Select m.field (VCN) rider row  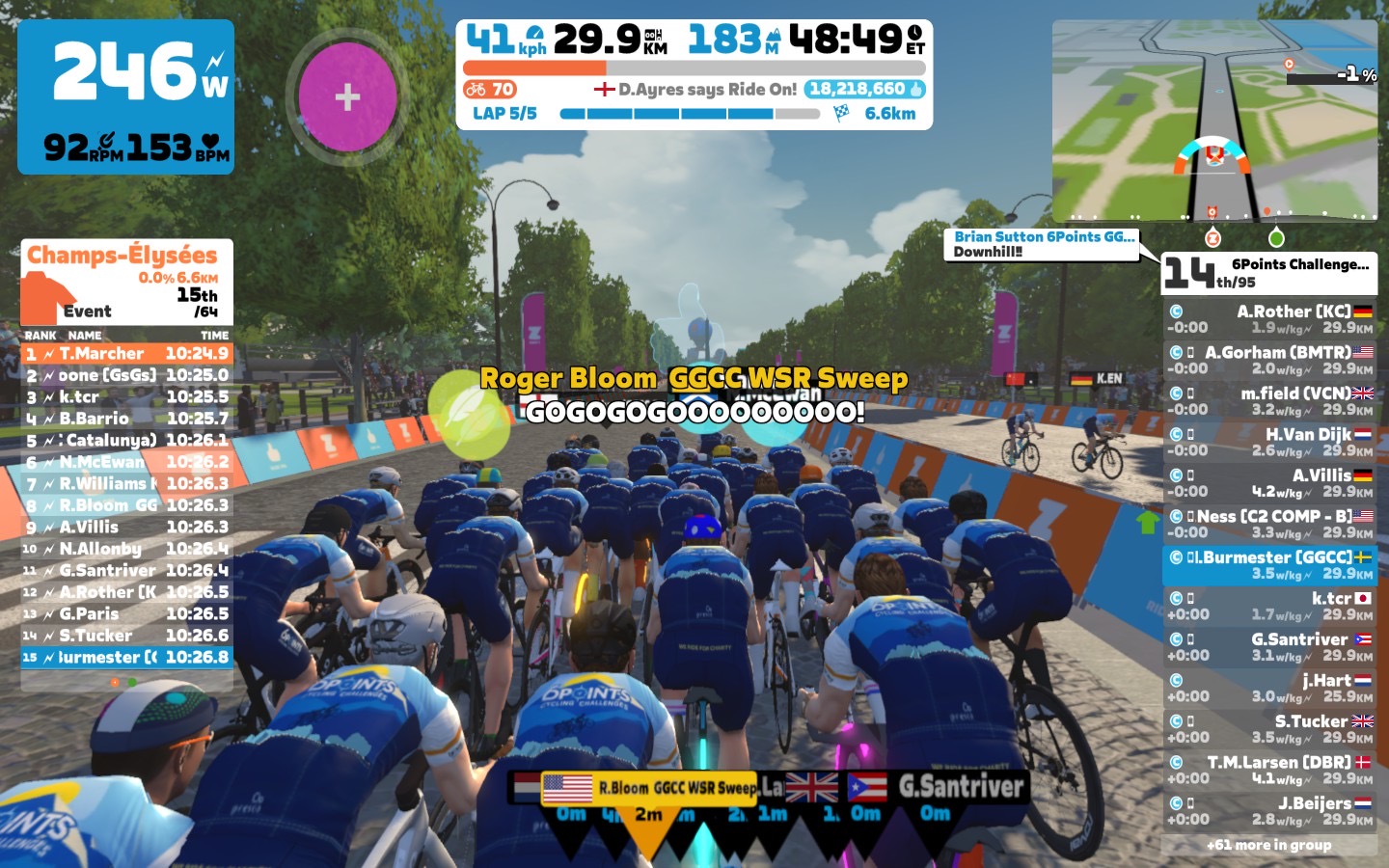(1269, 401)
